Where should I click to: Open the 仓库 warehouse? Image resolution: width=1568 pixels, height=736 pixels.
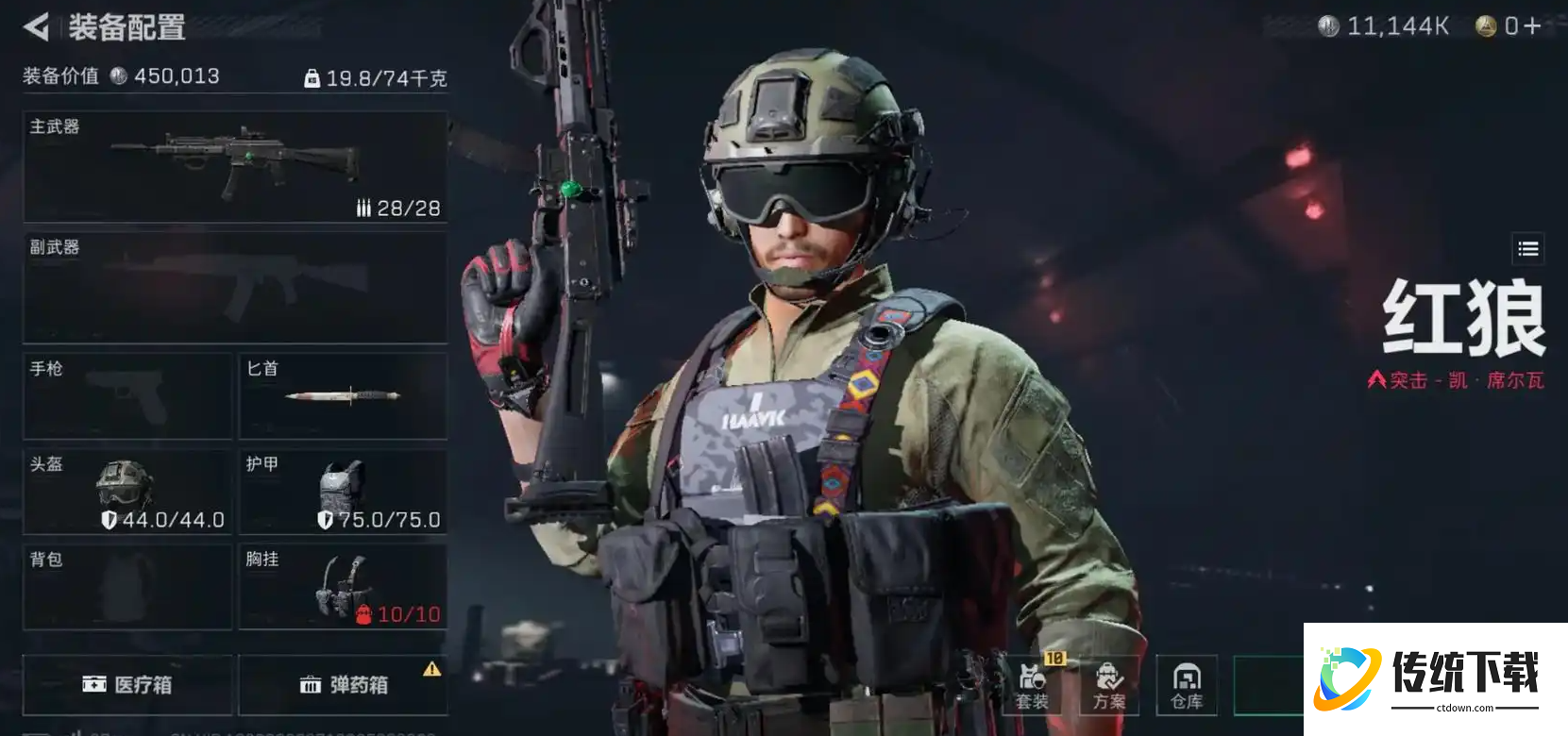click(x=1187, y=686)
